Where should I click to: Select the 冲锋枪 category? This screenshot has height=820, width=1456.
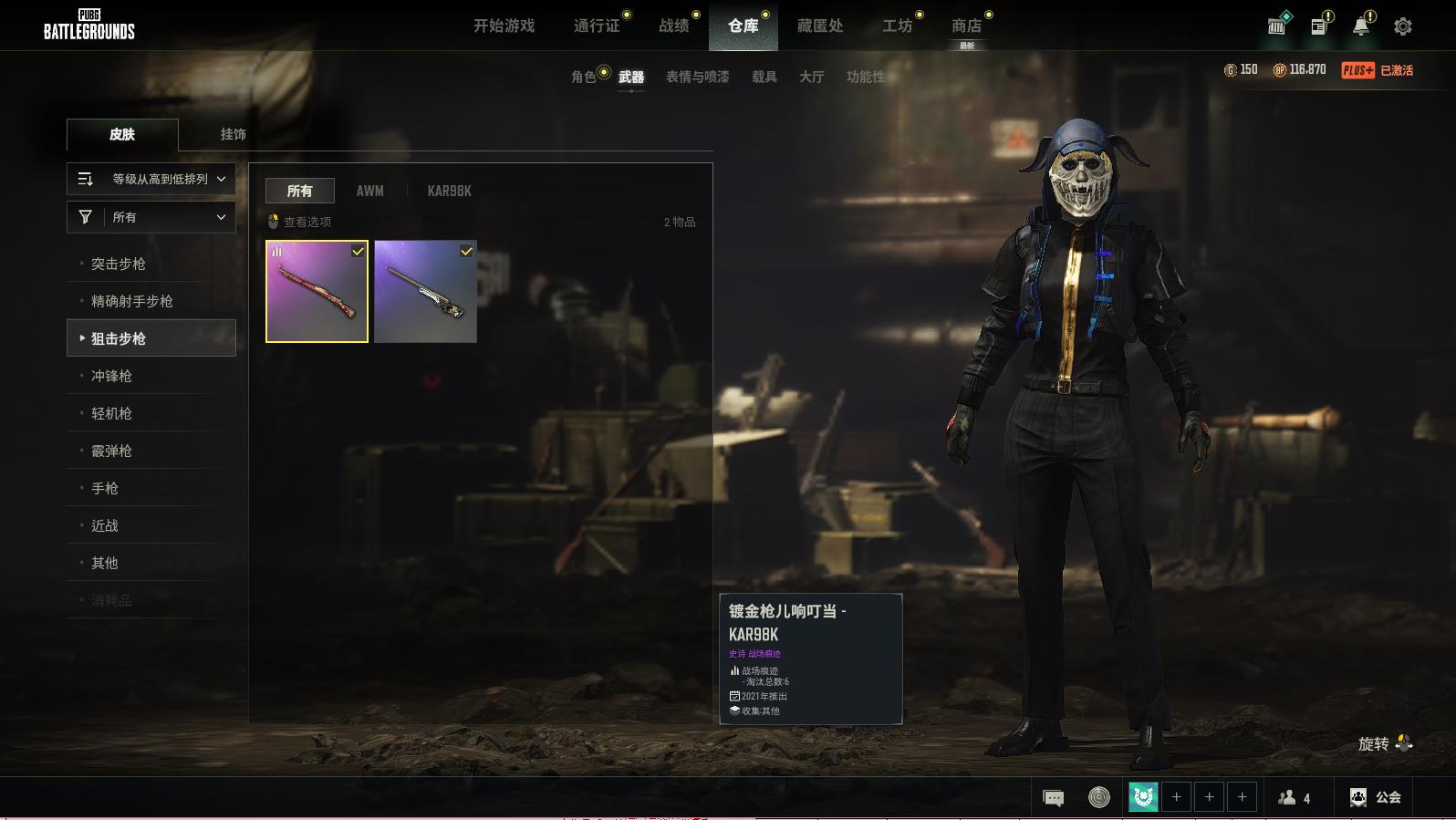coord(111,376)
